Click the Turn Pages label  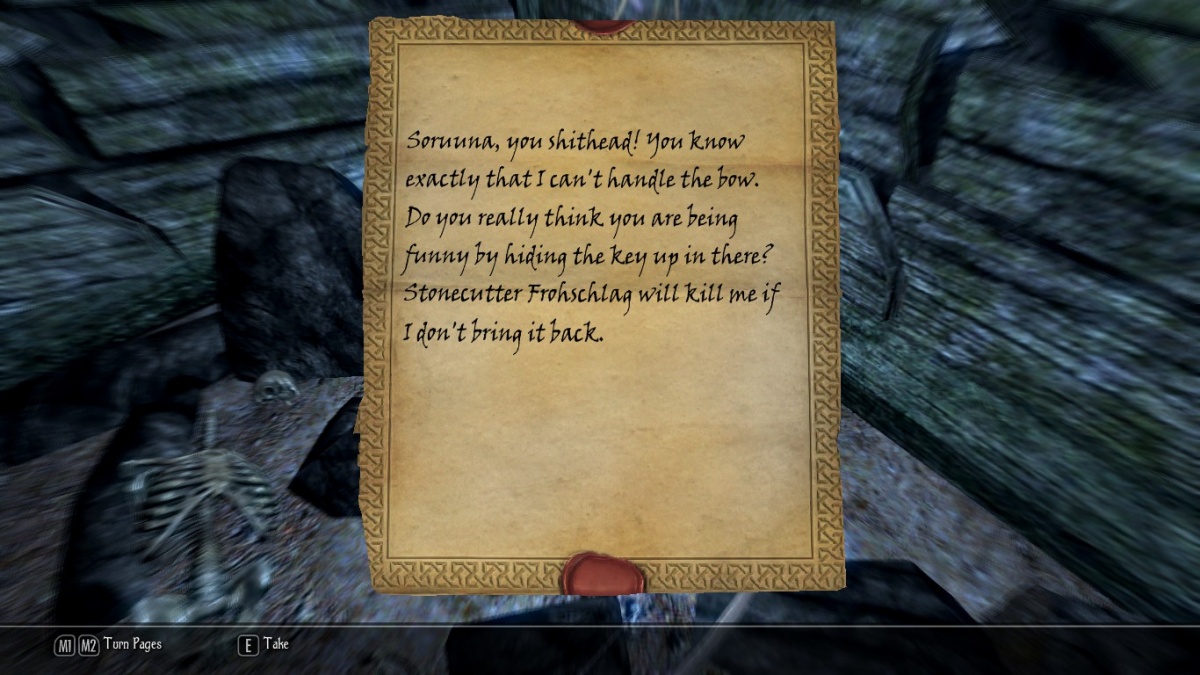pos(132,645)
